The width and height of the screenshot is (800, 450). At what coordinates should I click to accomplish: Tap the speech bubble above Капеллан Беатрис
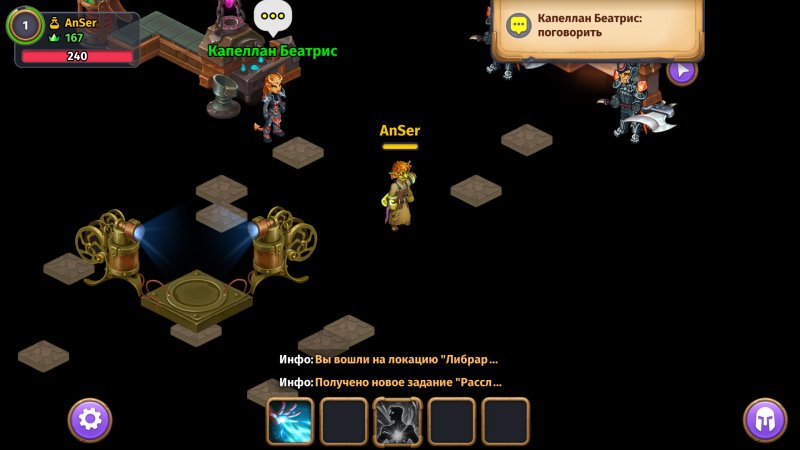[271, 17]
